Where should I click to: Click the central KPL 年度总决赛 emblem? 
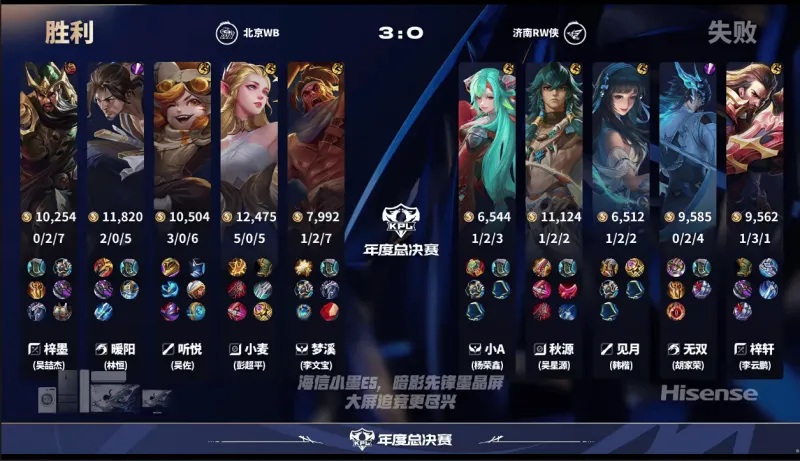(x=399, y=225)
